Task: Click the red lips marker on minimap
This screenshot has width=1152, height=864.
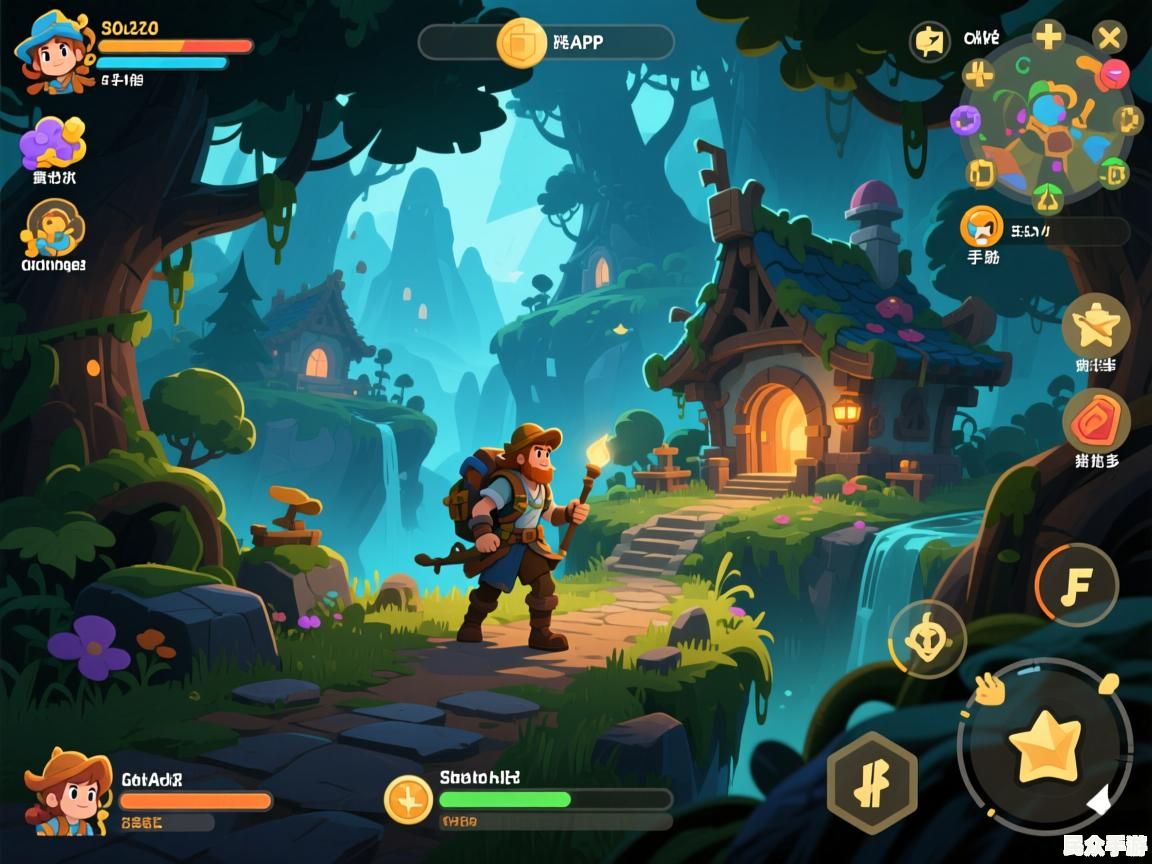Action: 1112,73
